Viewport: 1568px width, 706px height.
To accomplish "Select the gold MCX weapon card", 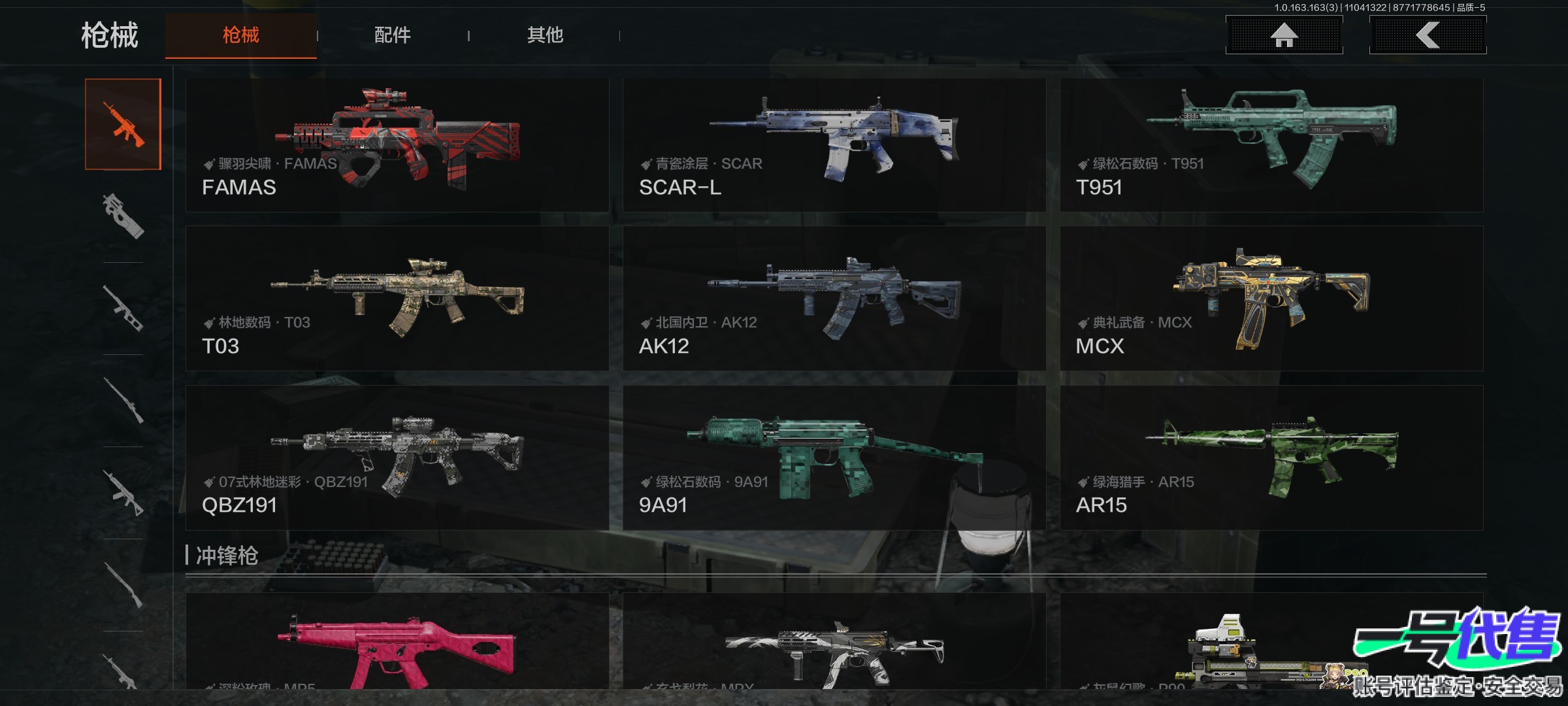I will [1271, 299].
